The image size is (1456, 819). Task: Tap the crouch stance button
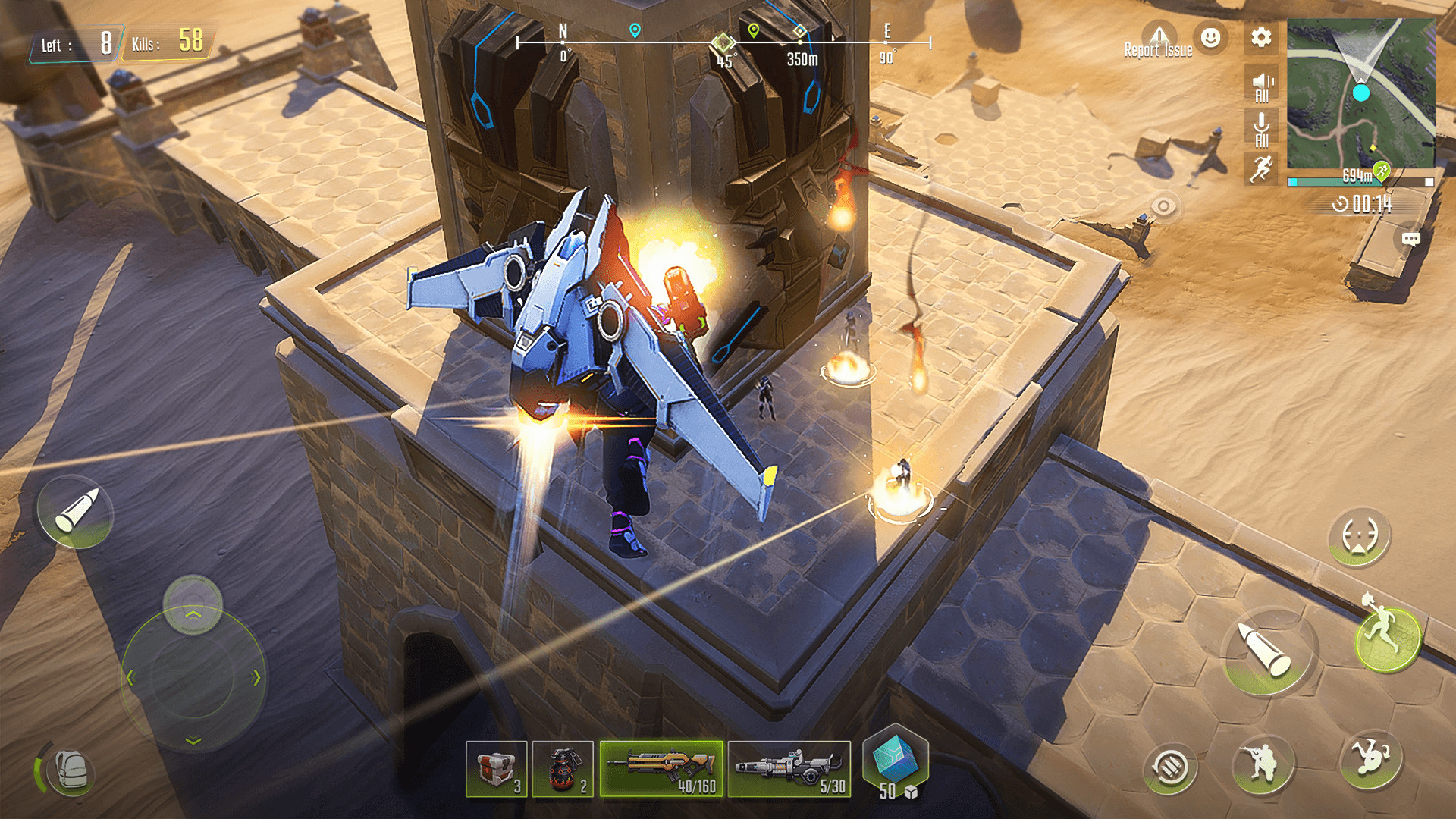click(x=1262, y=764)
